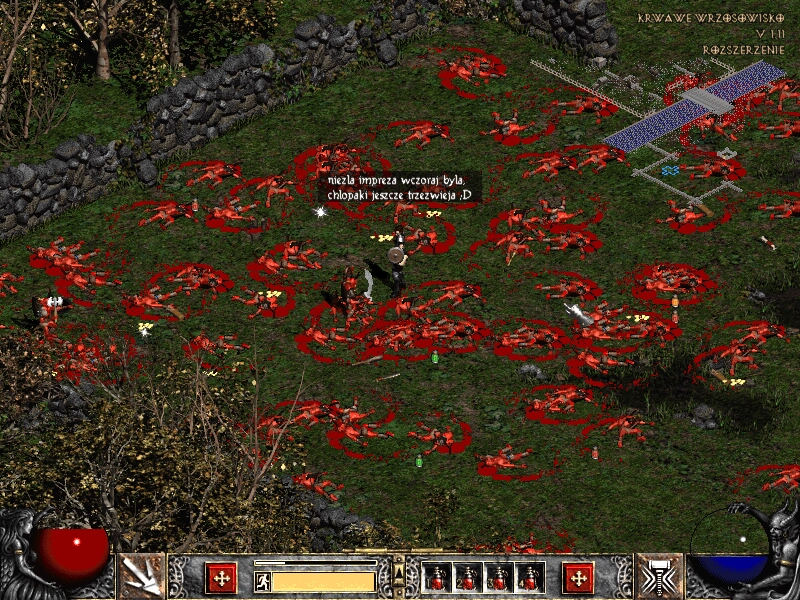This screenshot has width=800, height=600.
Task: Toggle run/walk with the running man icon
Action: click(x=262, y=579)
